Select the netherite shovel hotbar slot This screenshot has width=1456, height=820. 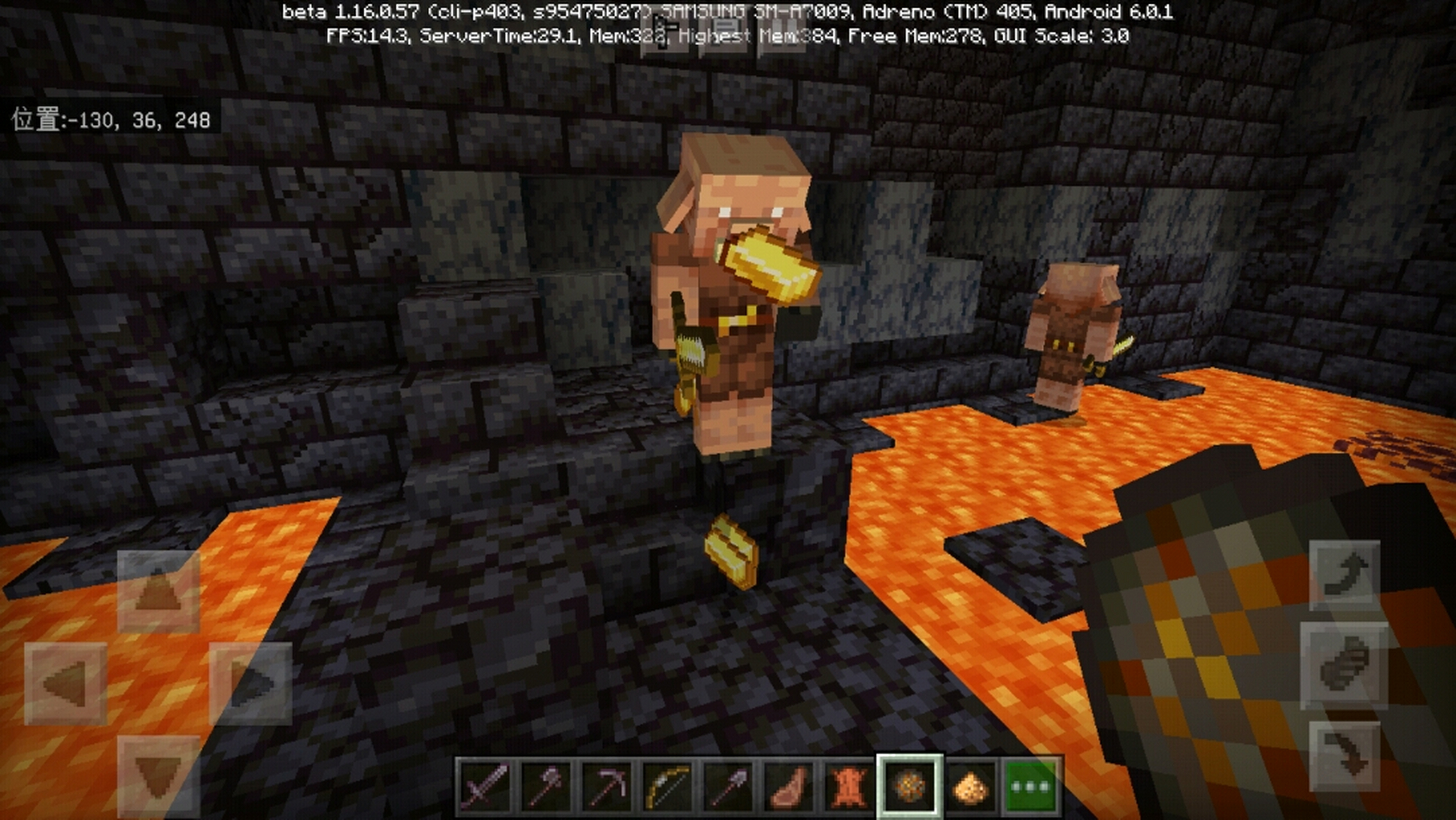click(727, 785)
